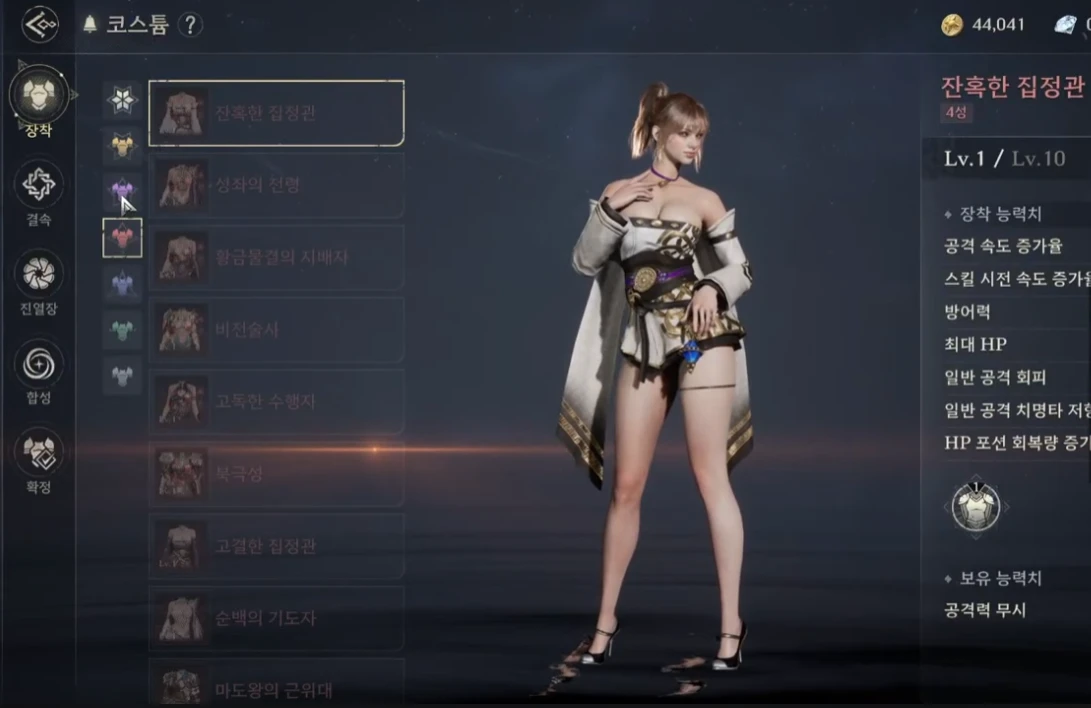The height and width of the screenshot is (708, 1091).
Task: Click the armor icon in the stats panel
Action: (976, 507)
